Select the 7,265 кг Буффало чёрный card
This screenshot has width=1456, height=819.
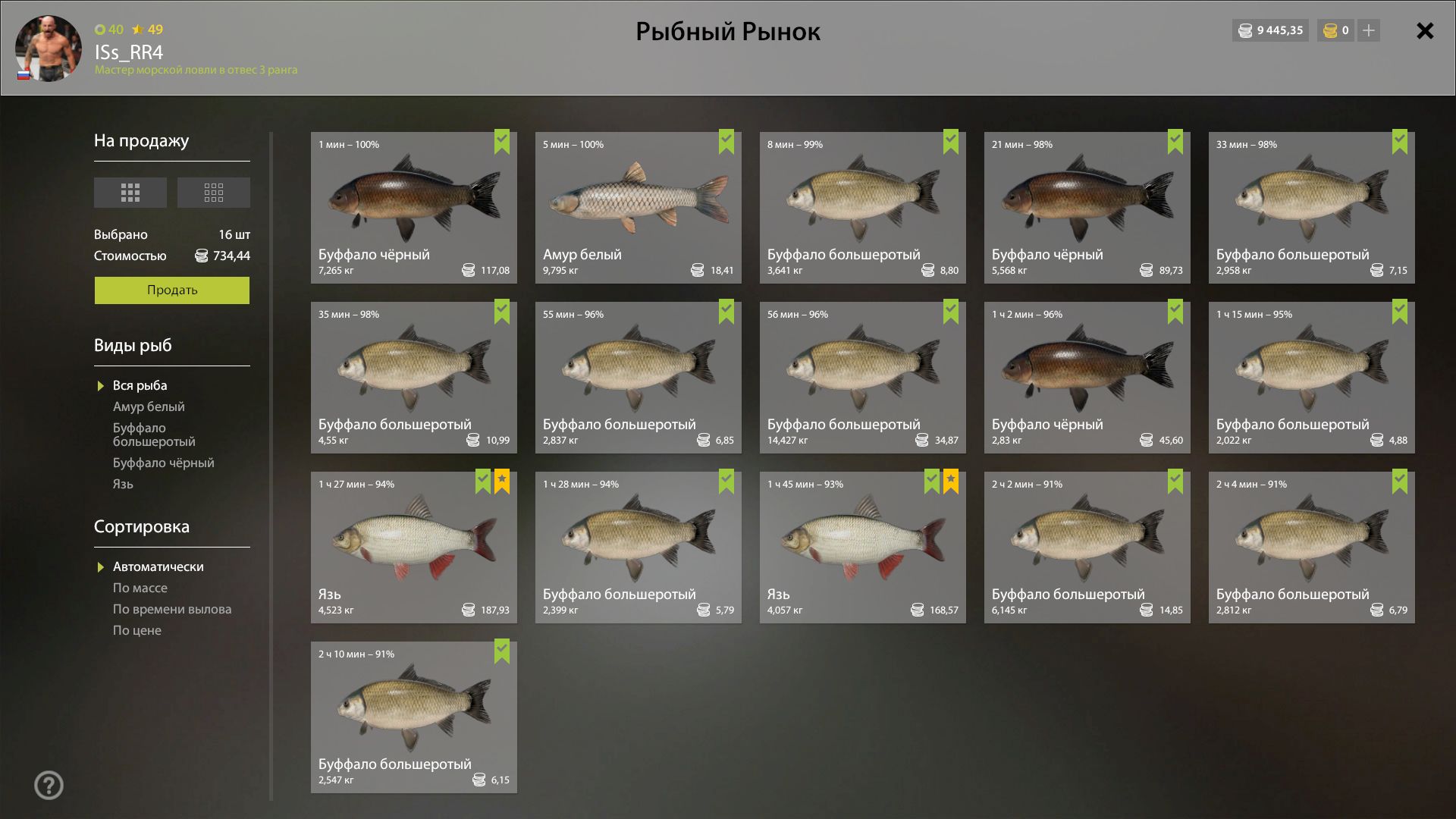(413, 208)
